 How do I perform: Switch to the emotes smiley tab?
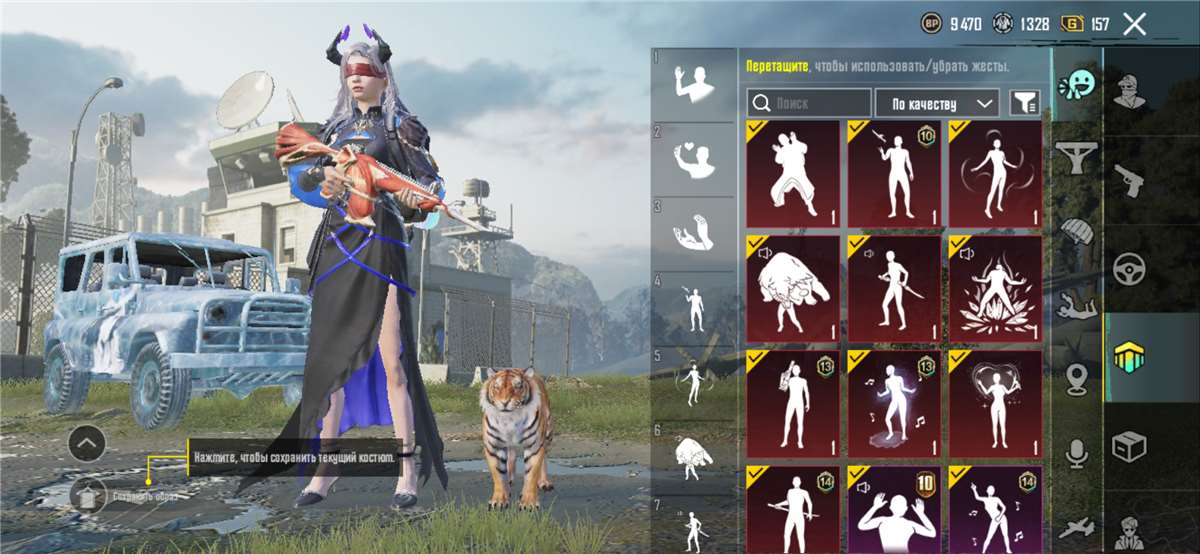click(1078, 84)
